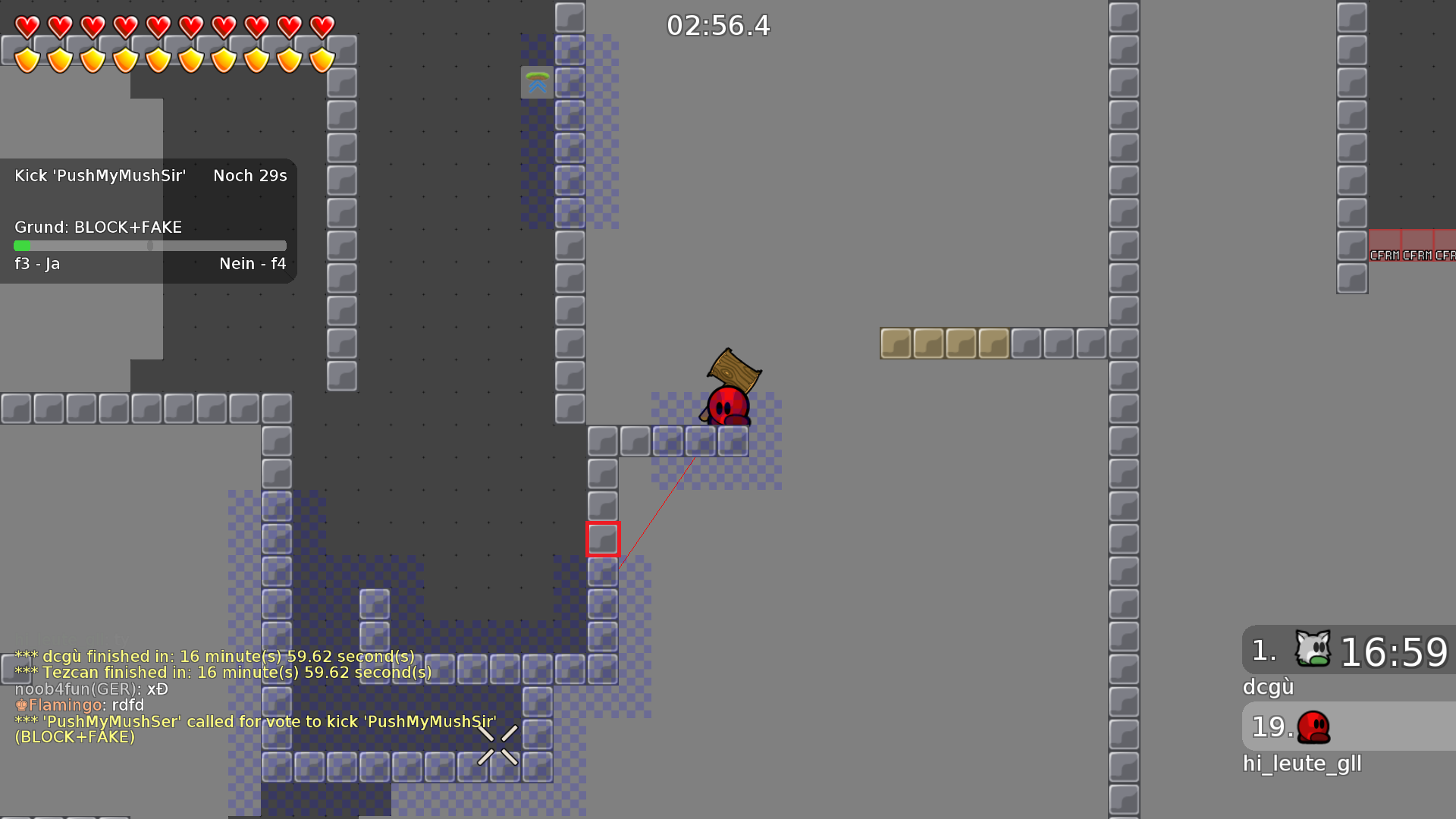Image resolution: width=1456 pixels, height=819 pixels.
Task: Open the kick vote dialog header
Action: click(x=101, y=175)
